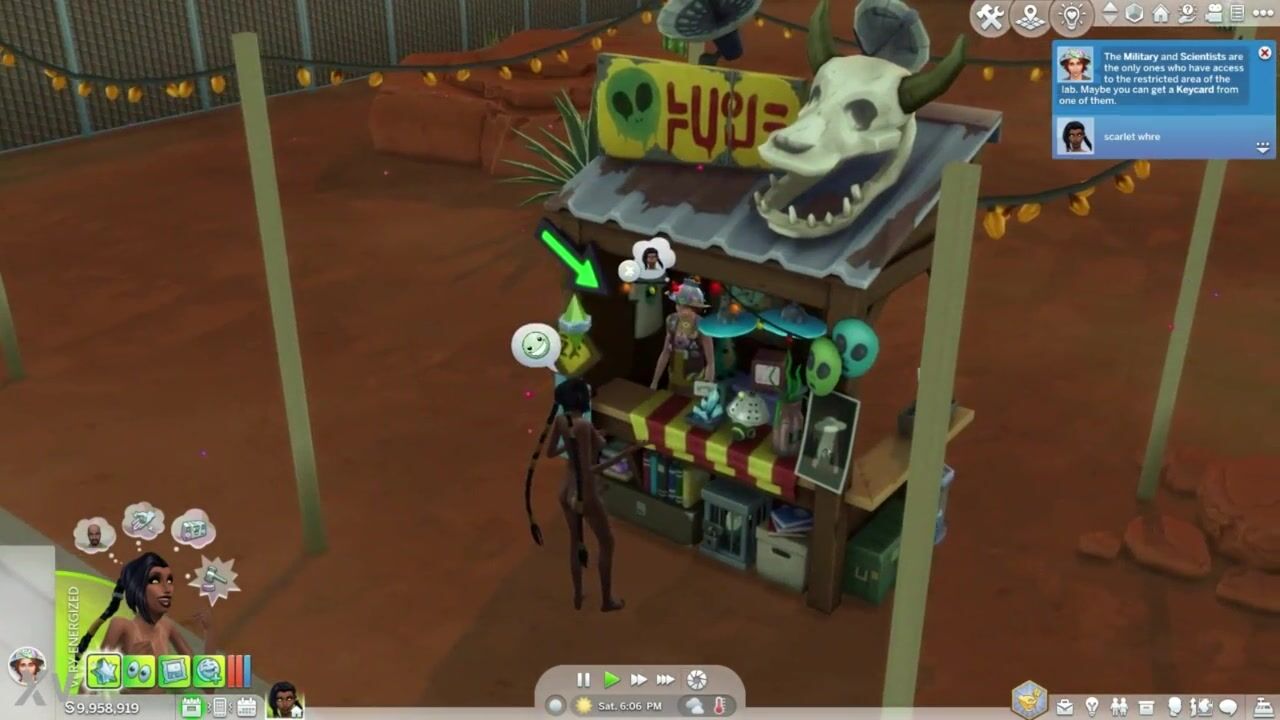Screen dimensions: 1280x720
Task: Open Build Mode with the tools icon
Action: click(x=990, y=17)
